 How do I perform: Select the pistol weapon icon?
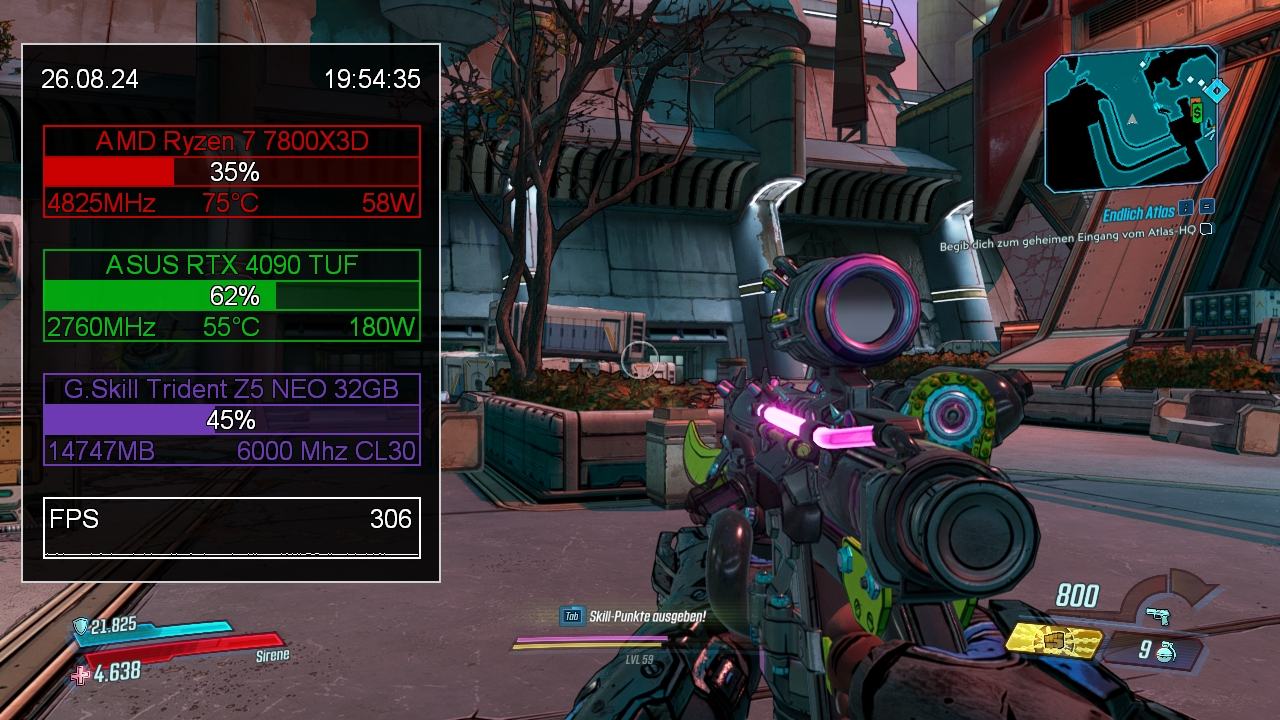[x=1158, y=616]
